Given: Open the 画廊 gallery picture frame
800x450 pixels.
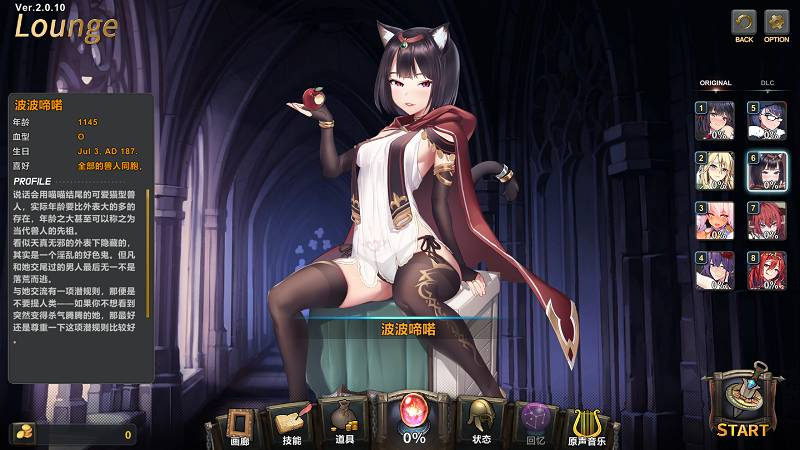Looking at the screenshot, I should 239,421.
